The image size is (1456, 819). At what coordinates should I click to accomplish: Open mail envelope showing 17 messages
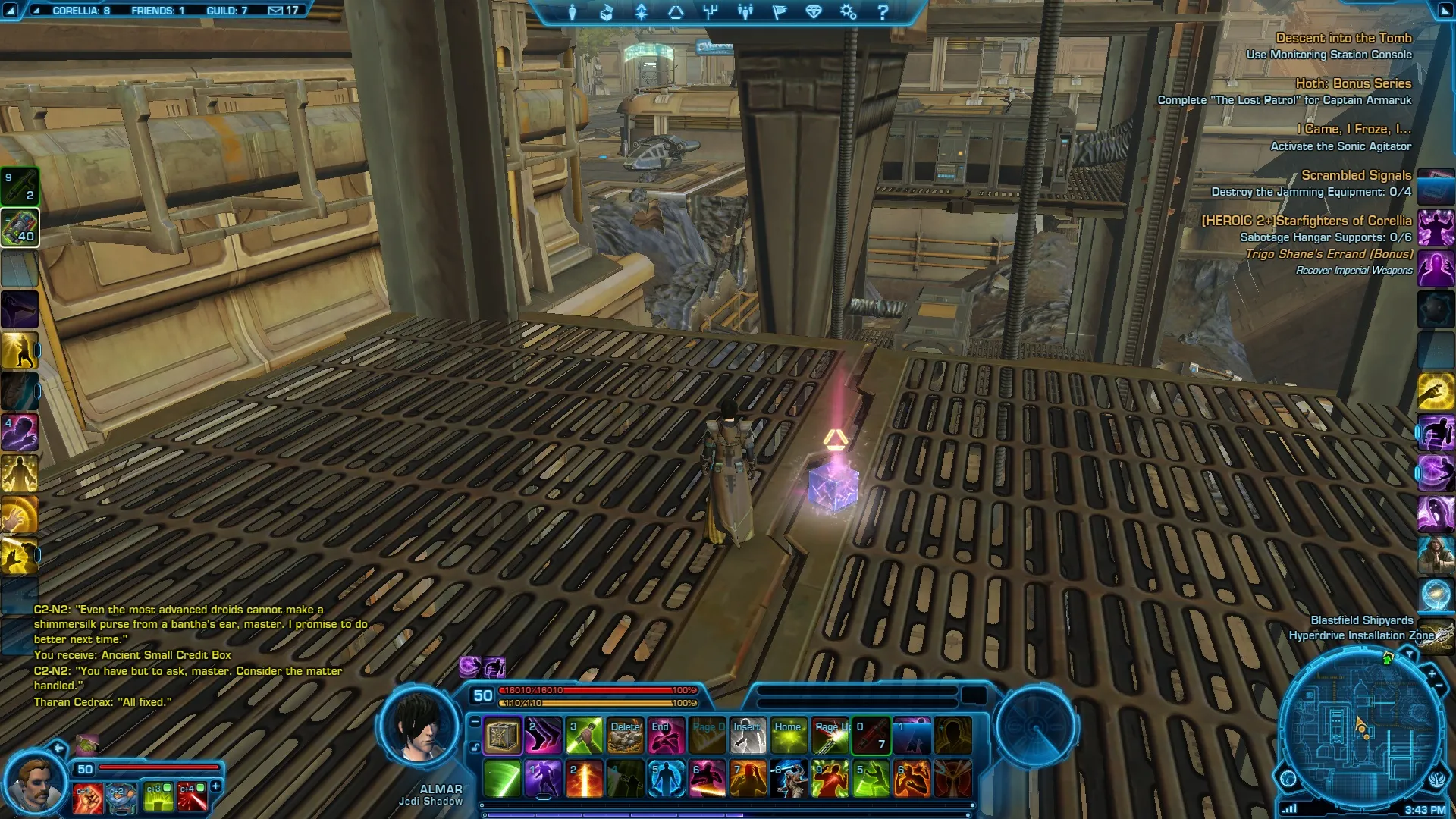tap(284, 11)
